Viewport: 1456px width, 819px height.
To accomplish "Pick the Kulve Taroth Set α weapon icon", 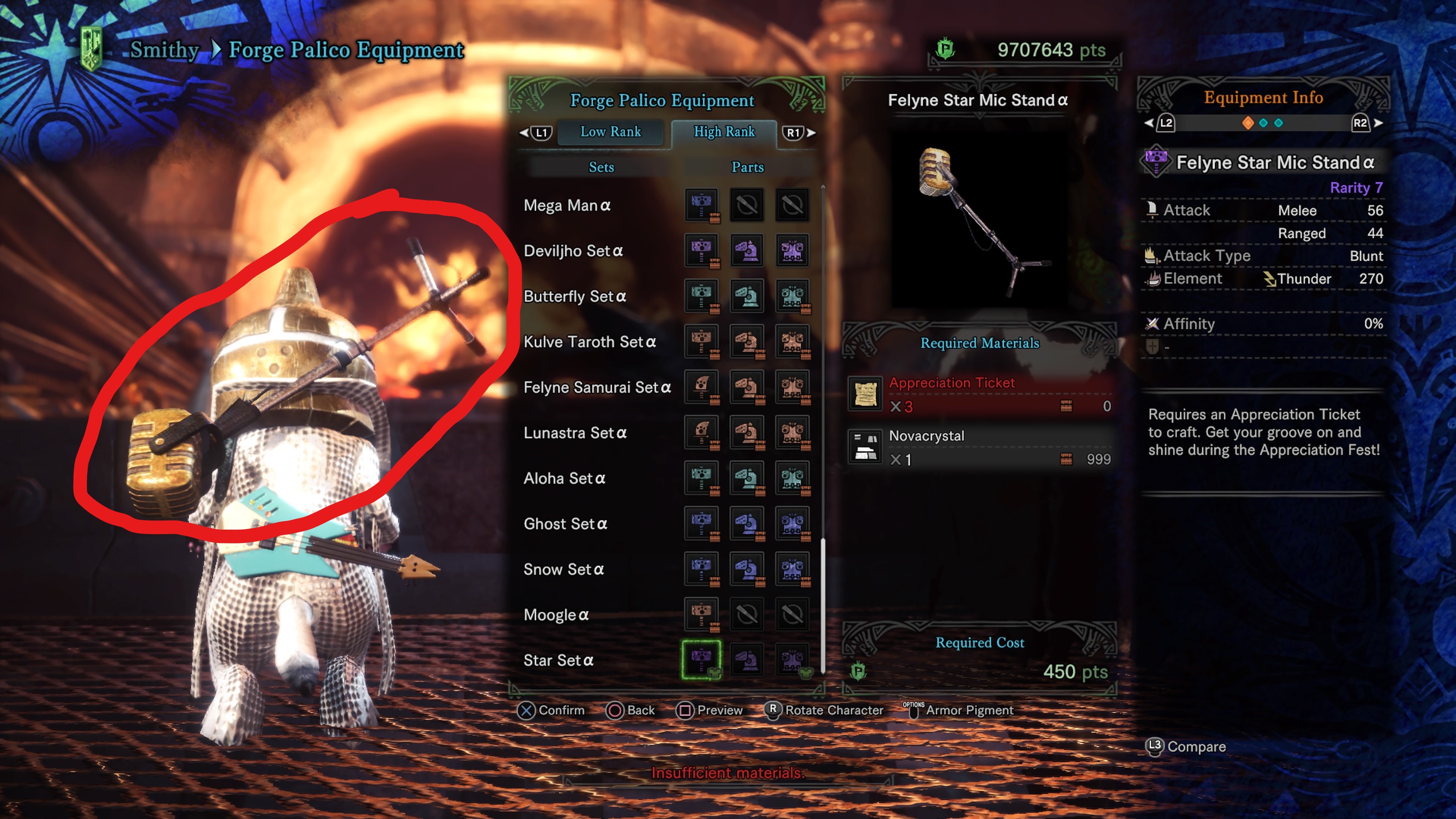I will click(701, 341).
